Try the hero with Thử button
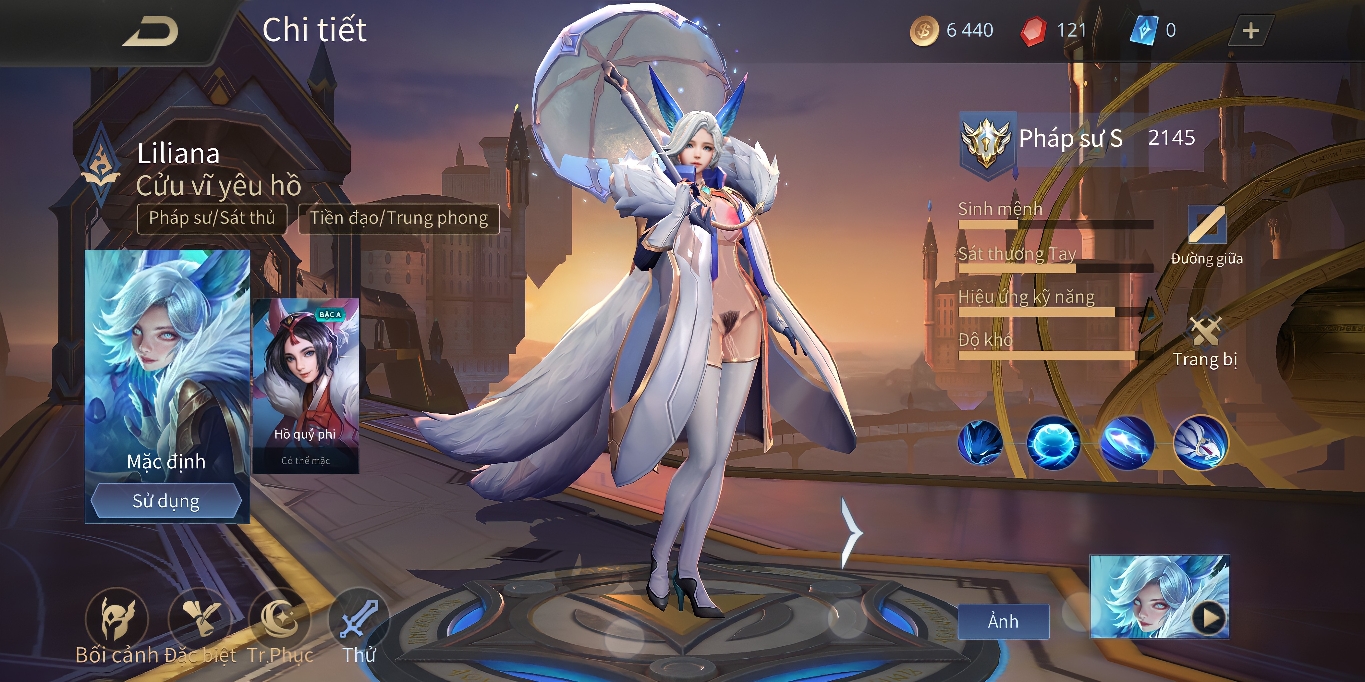 pyautogui.click(x=358, y=620)
